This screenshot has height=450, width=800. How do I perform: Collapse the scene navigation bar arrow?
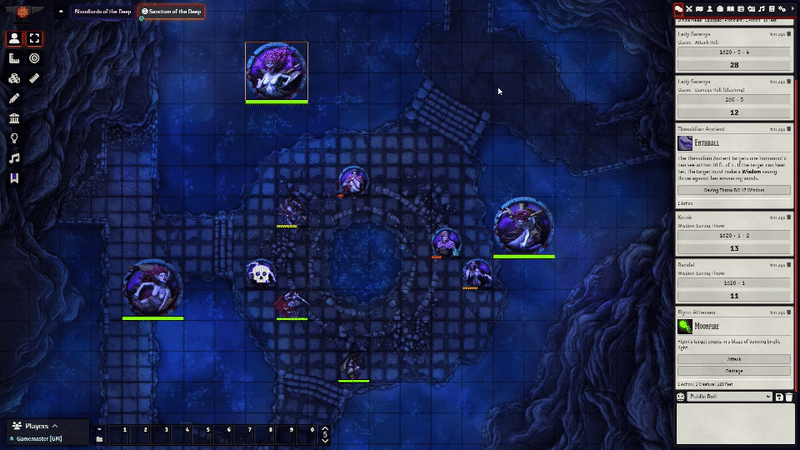pyautogui.click(x=59, y=11)
